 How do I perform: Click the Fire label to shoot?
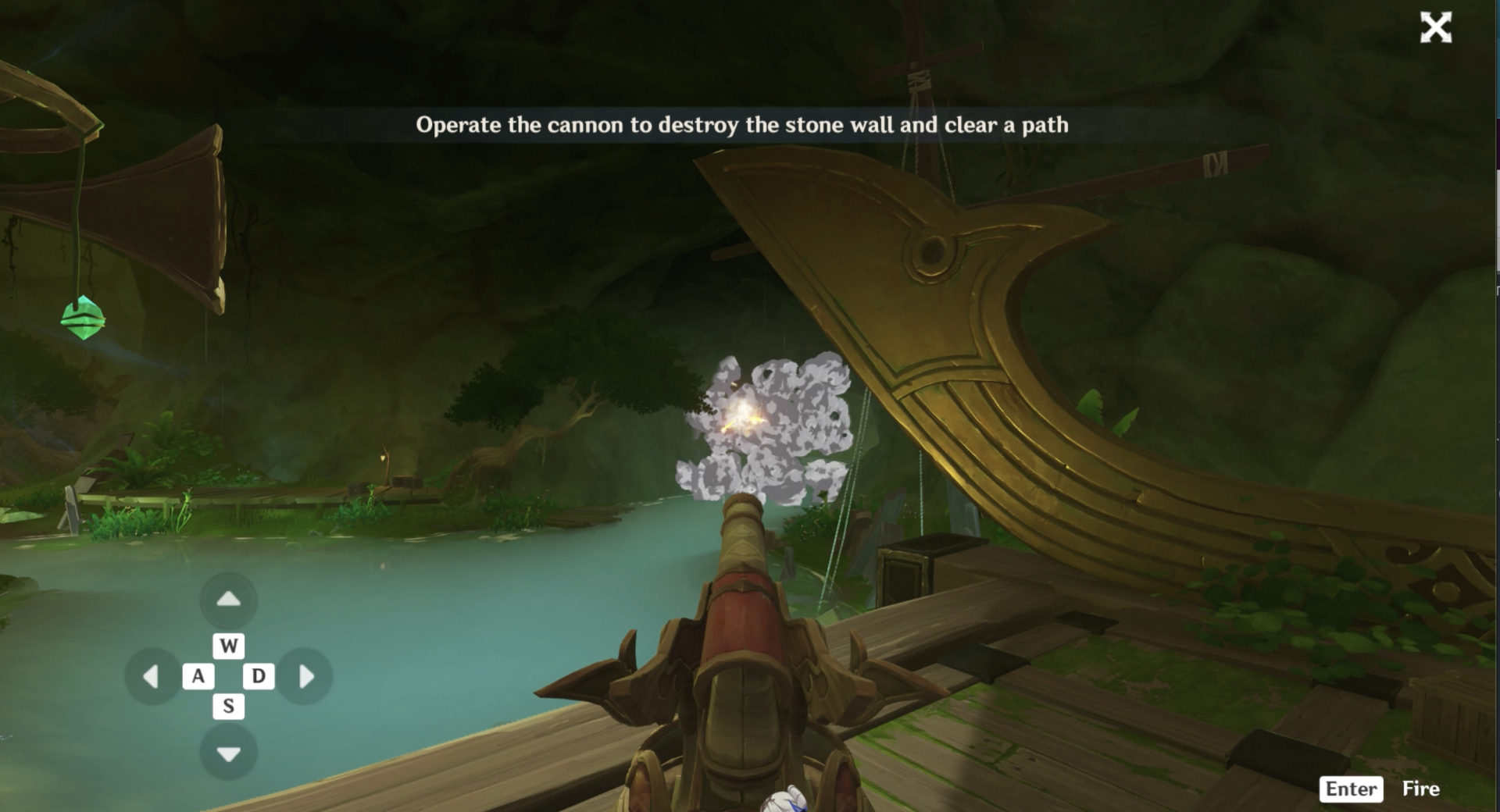[1422, 789]
